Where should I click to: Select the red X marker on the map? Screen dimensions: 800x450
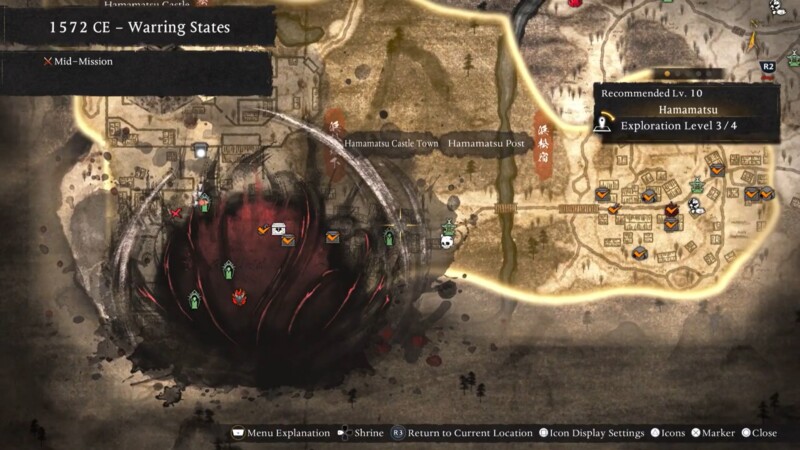coord(177,212)
